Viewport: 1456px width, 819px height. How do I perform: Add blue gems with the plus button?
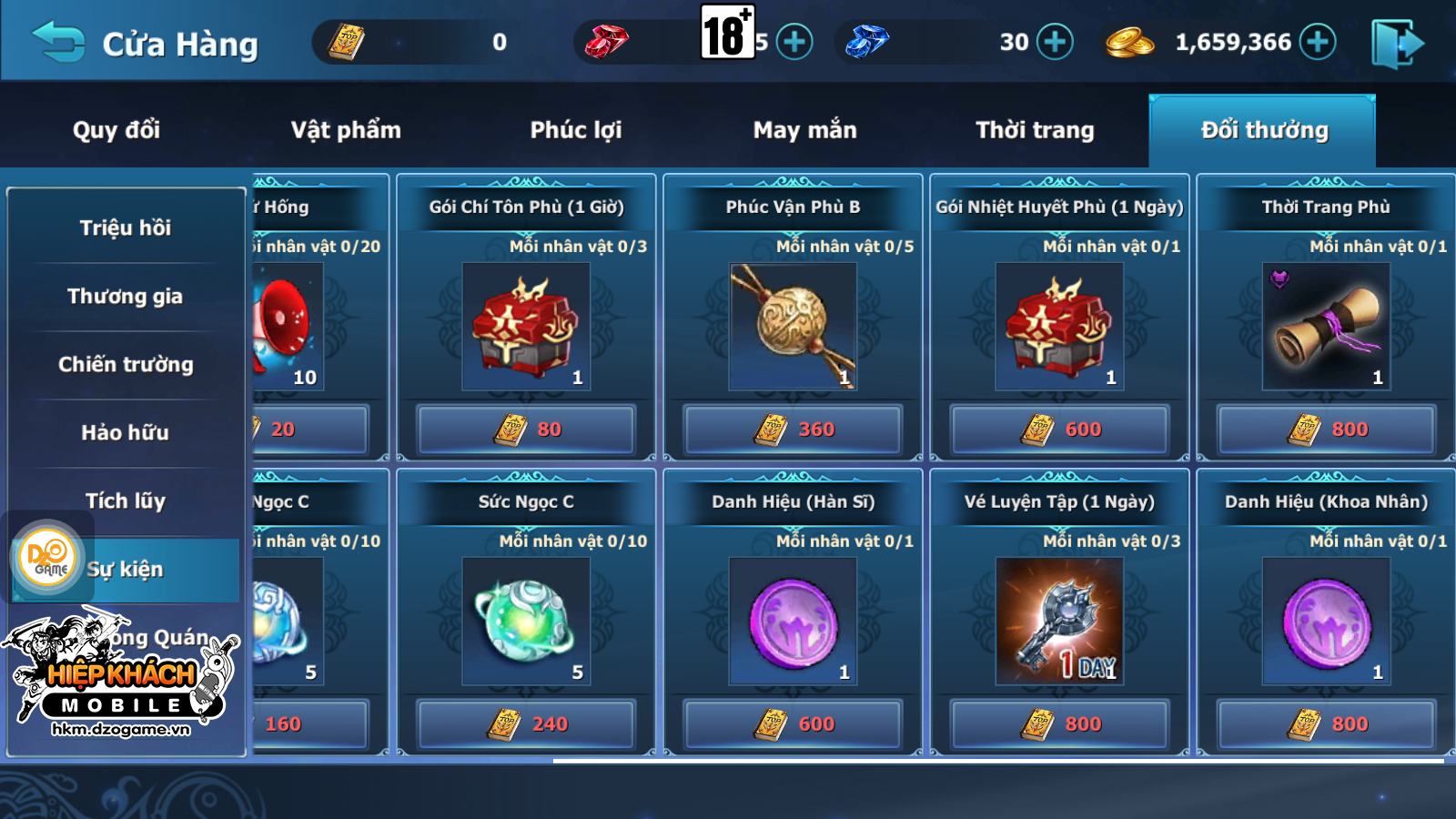[x=1055, y=42]
